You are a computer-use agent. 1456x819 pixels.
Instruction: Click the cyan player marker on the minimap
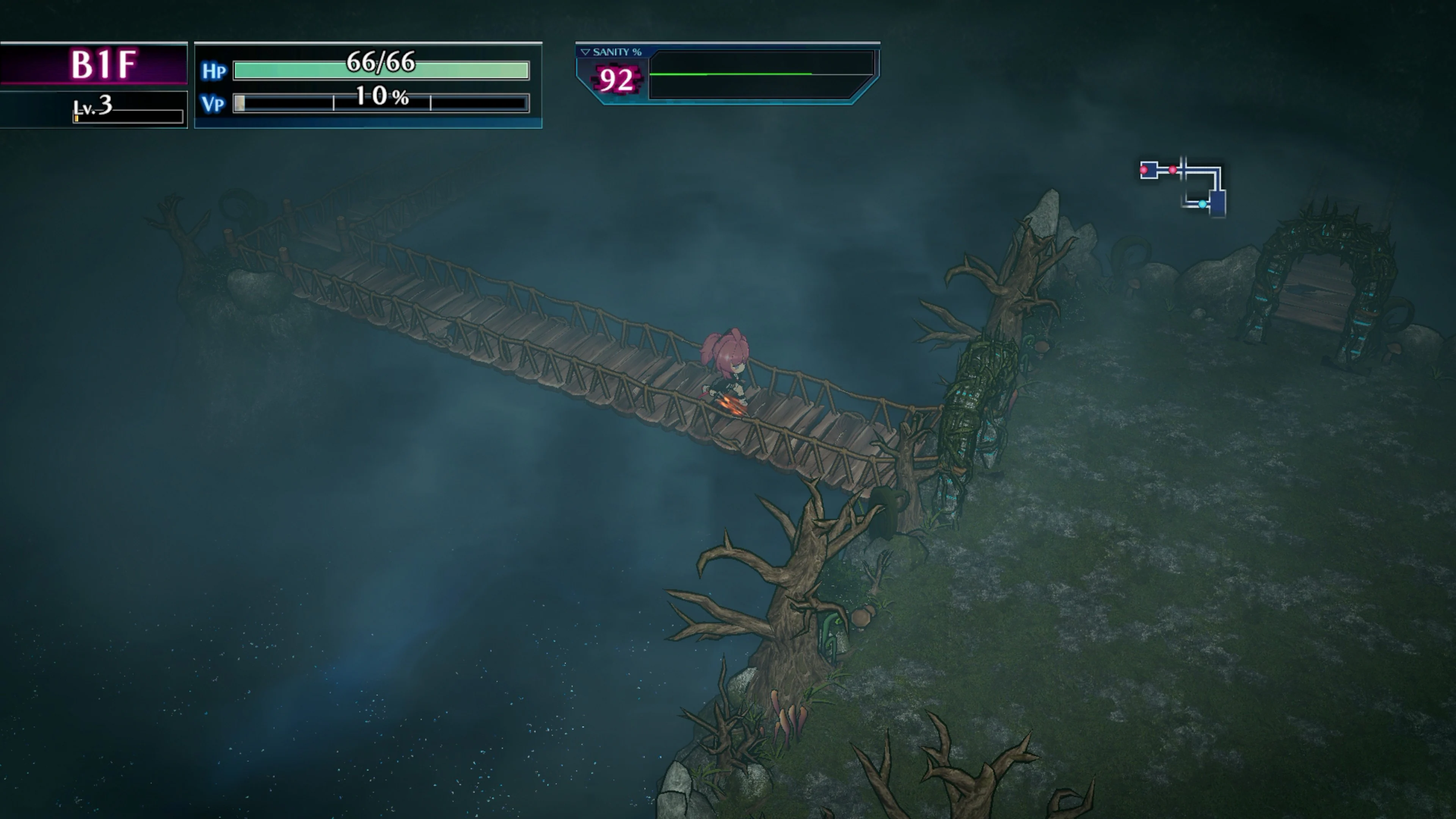point(1203,205)
